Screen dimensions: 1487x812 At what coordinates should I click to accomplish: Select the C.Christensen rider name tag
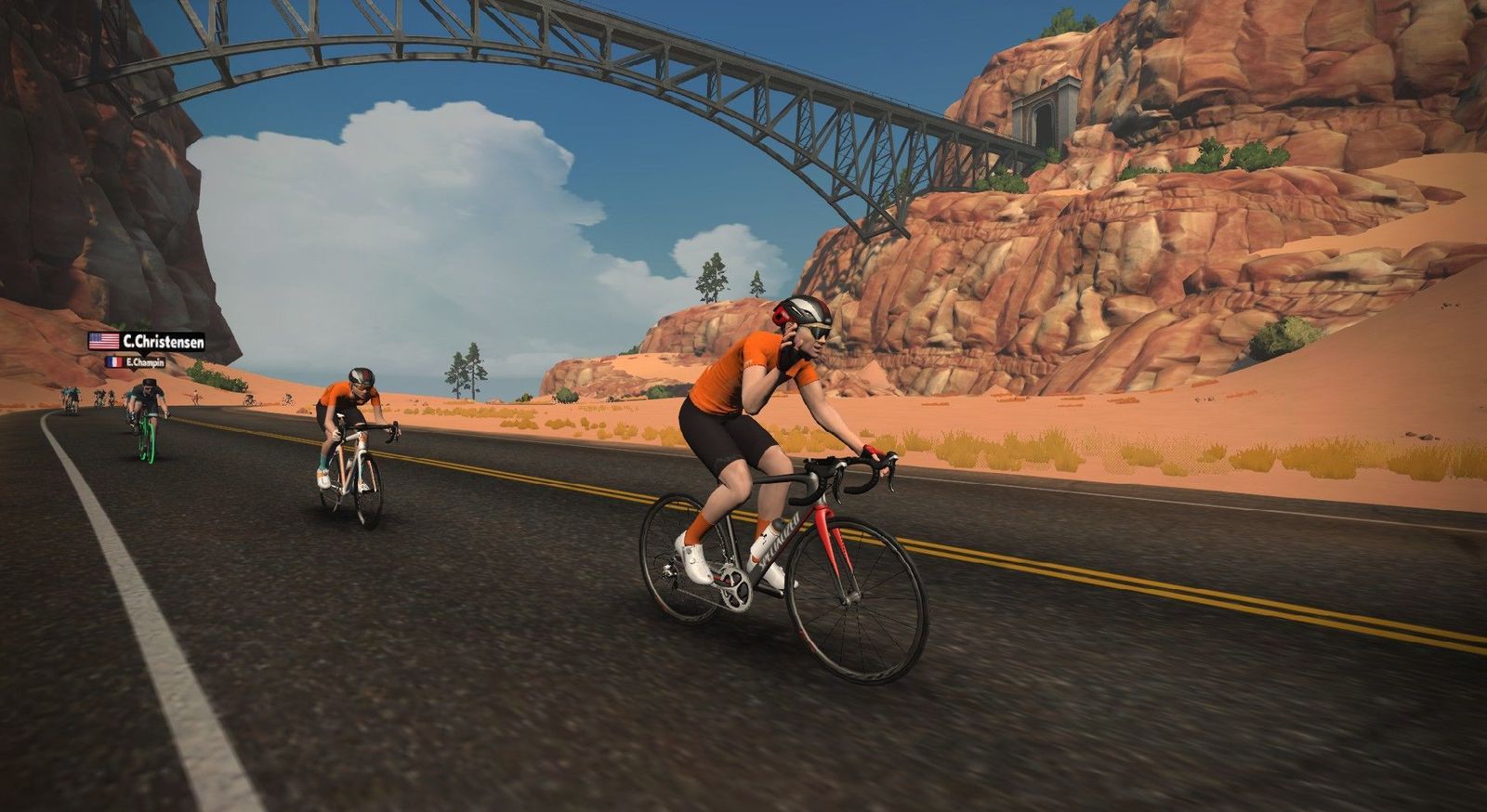pos(147,341)
